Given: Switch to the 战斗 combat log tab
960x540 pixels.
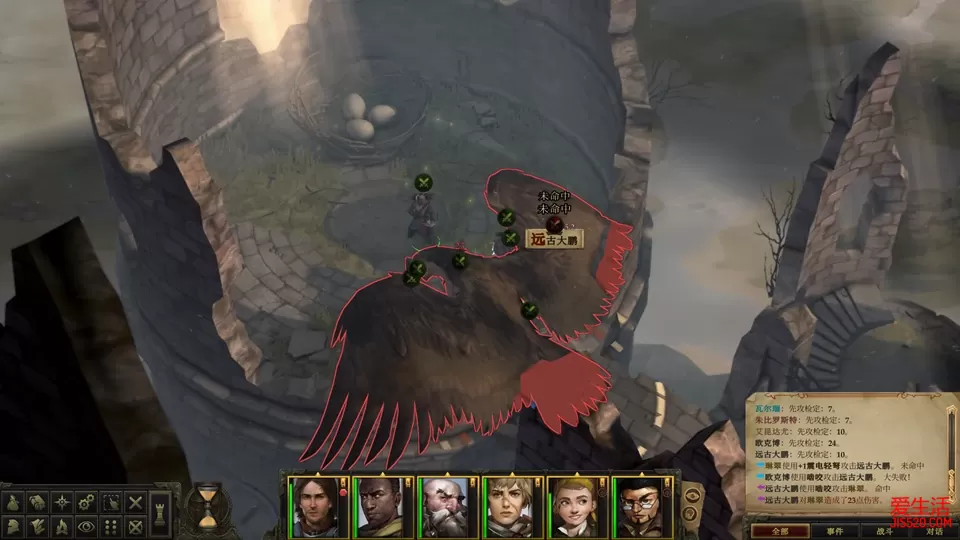Looking at the screenshot, I should (877, 531).
